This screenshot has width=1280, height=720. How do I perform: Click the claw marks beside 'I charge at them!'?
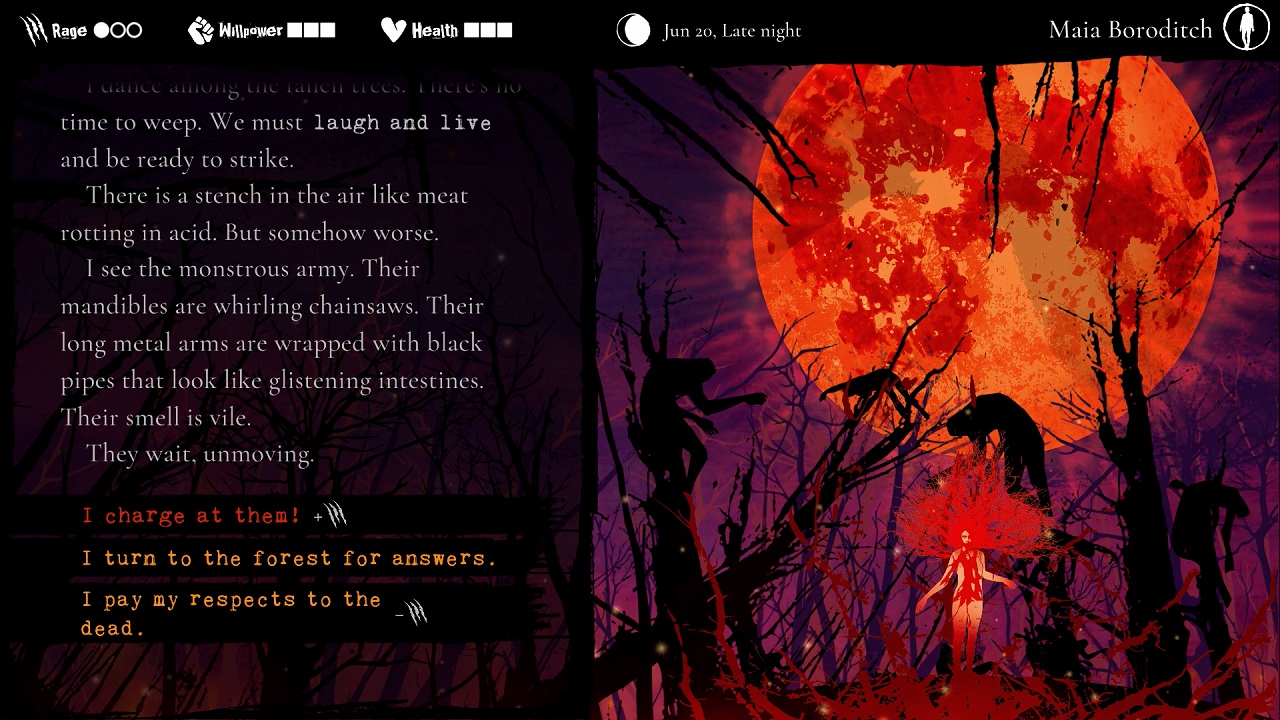[336, 513]
